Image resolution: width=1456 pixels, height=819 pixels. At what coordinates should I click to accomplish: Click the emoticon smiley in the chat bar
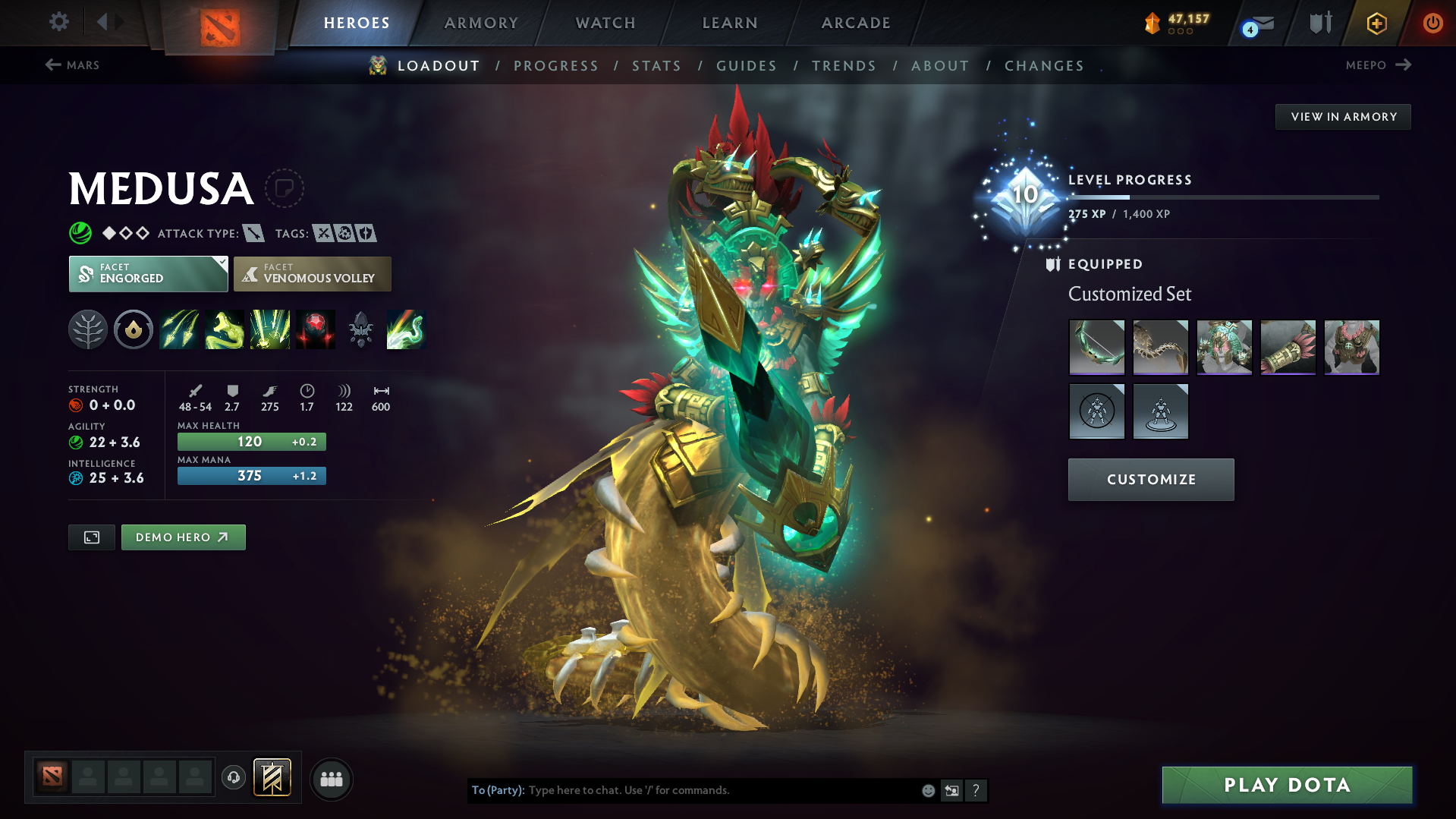(x=927, y=790)
